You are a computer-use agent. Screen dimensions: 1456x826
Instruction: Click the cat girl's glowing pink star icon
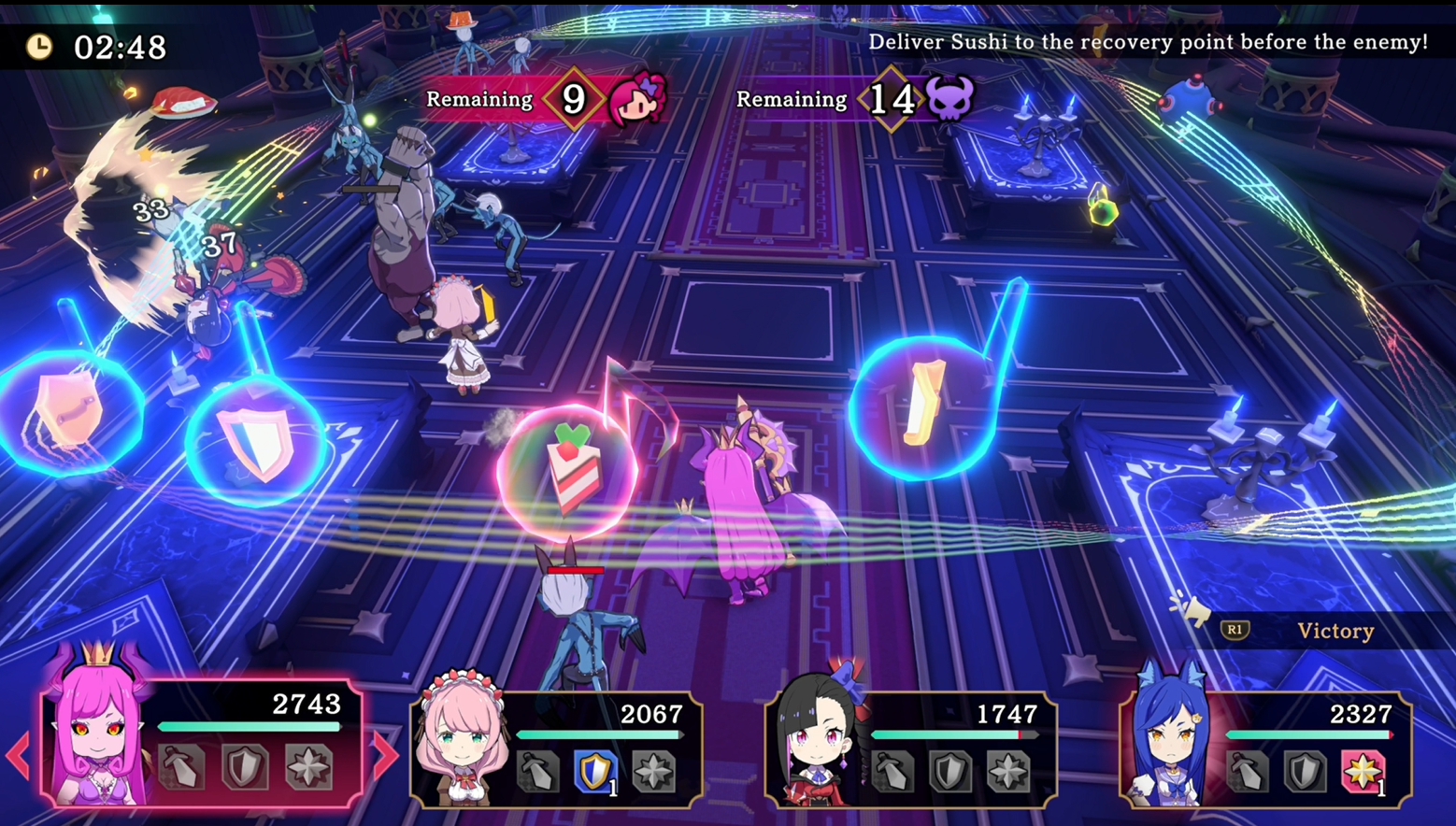1363,773
